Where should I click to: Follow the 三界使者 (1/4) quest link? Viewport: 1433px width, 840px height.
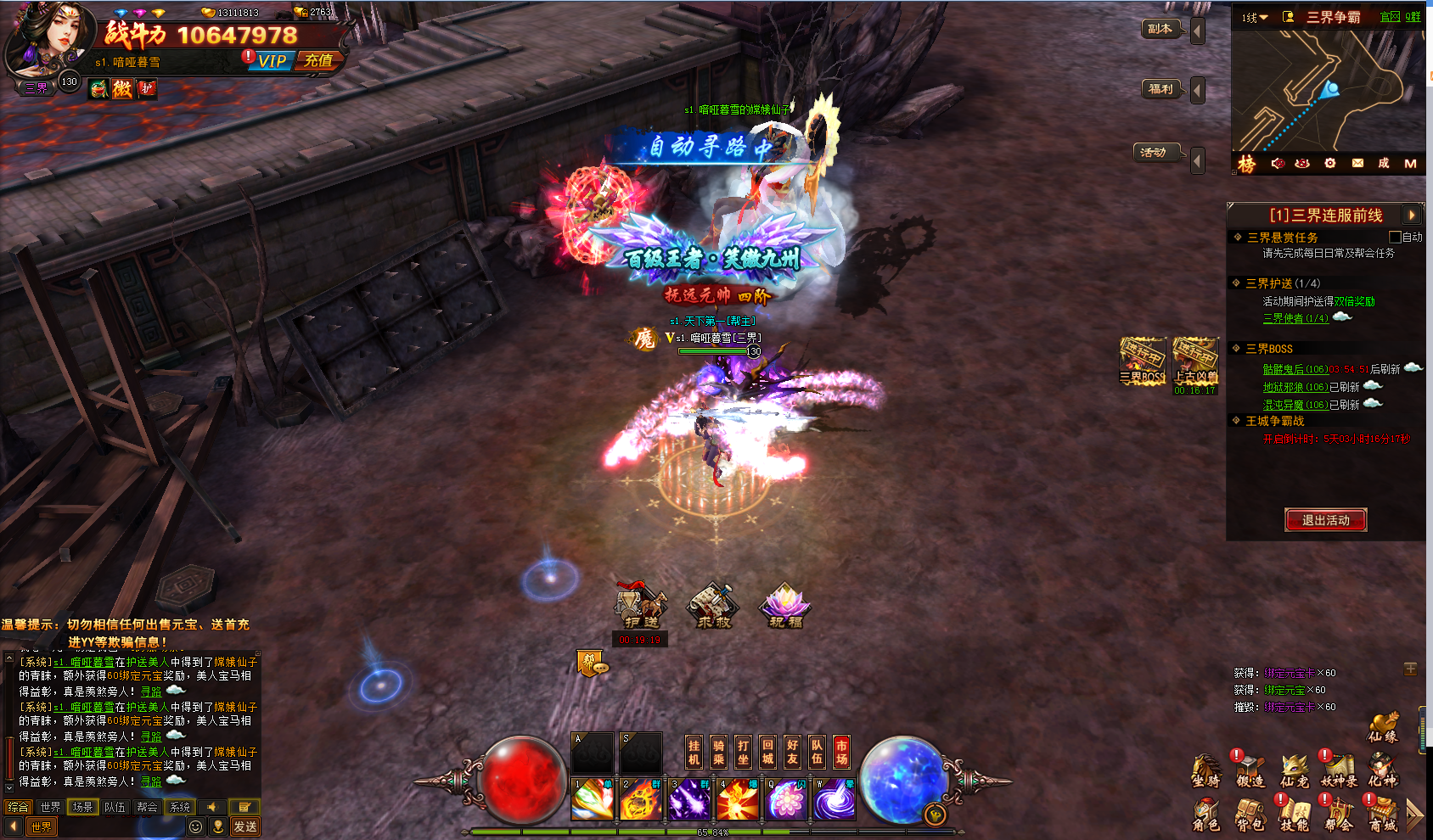pyautogui.click(x=1295, y=318)
